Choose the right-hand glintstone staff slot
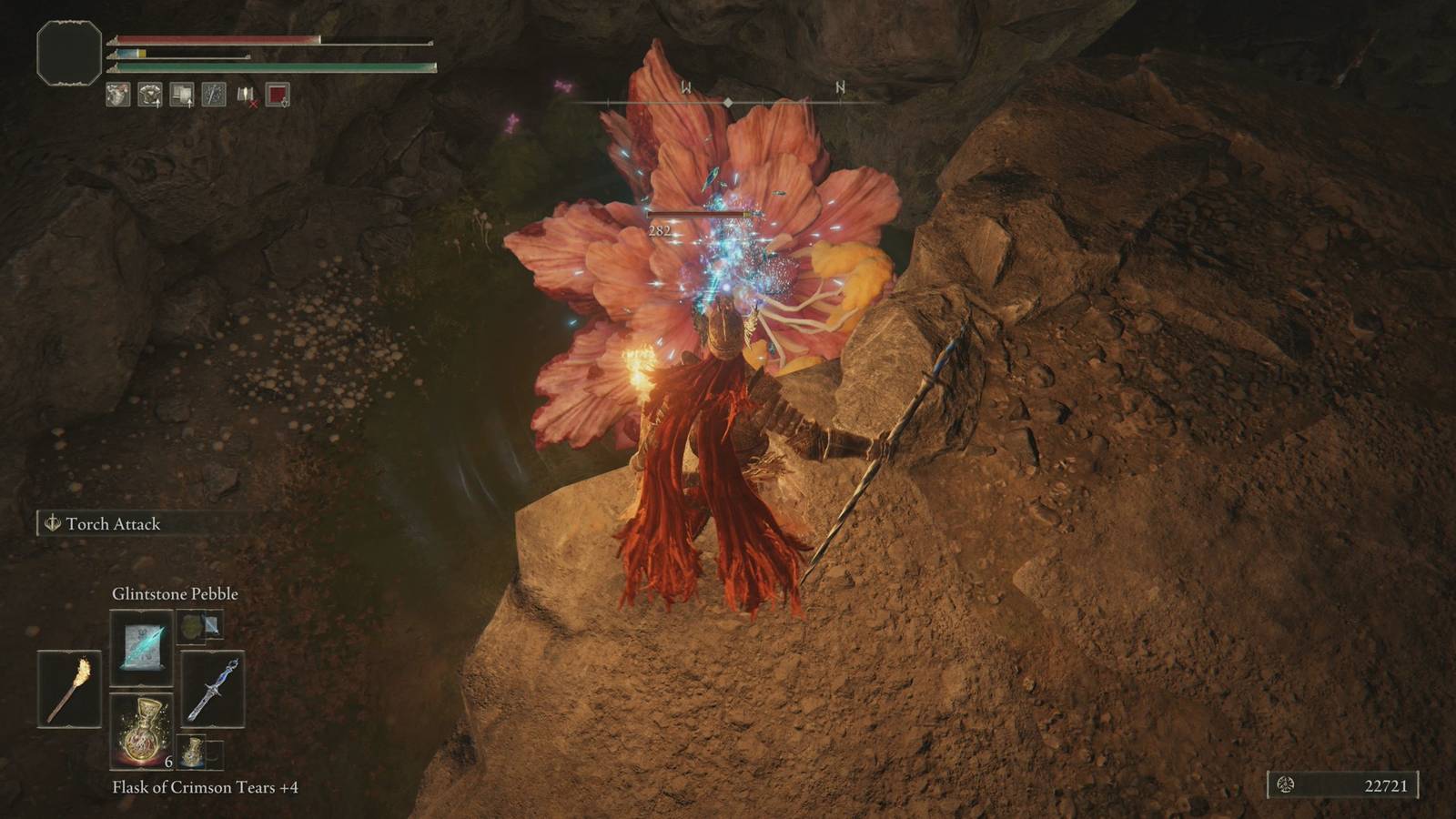The image size is (1456, 819). click(212, 689)
